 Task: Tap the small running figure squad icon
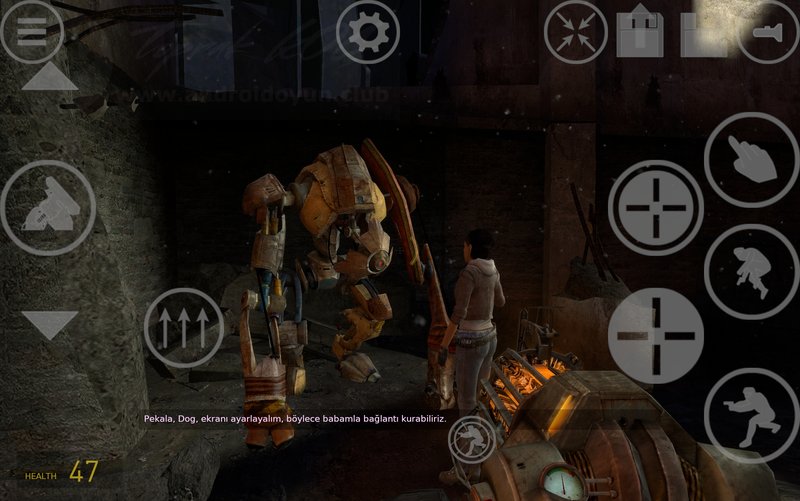[x=471, y=437]
